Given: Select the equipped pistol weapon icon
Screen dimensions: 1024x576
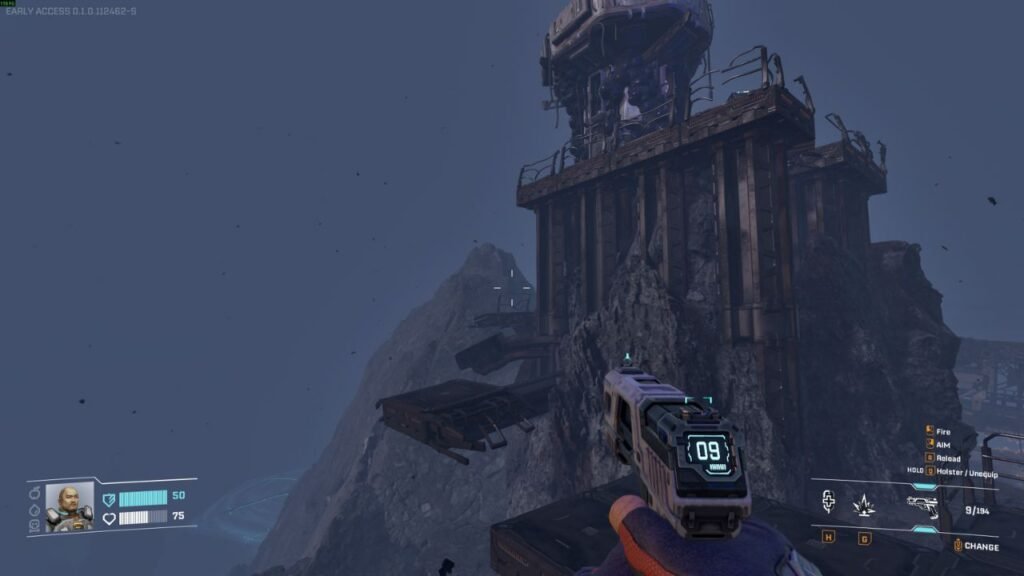Looking at the screenshot, I should tap(922, 505).
